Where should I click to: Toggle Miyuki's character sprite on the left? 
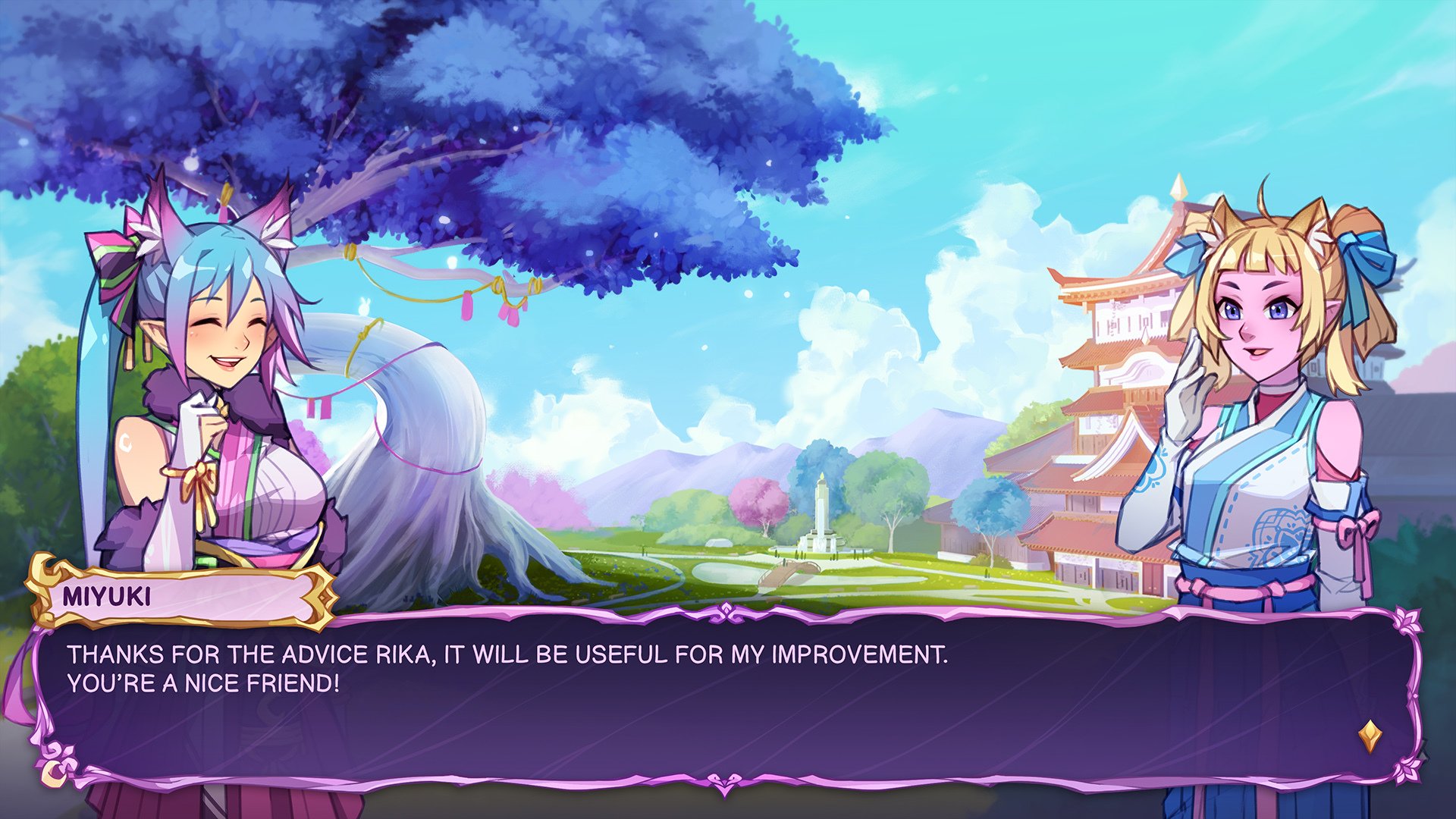coord(205,379)
